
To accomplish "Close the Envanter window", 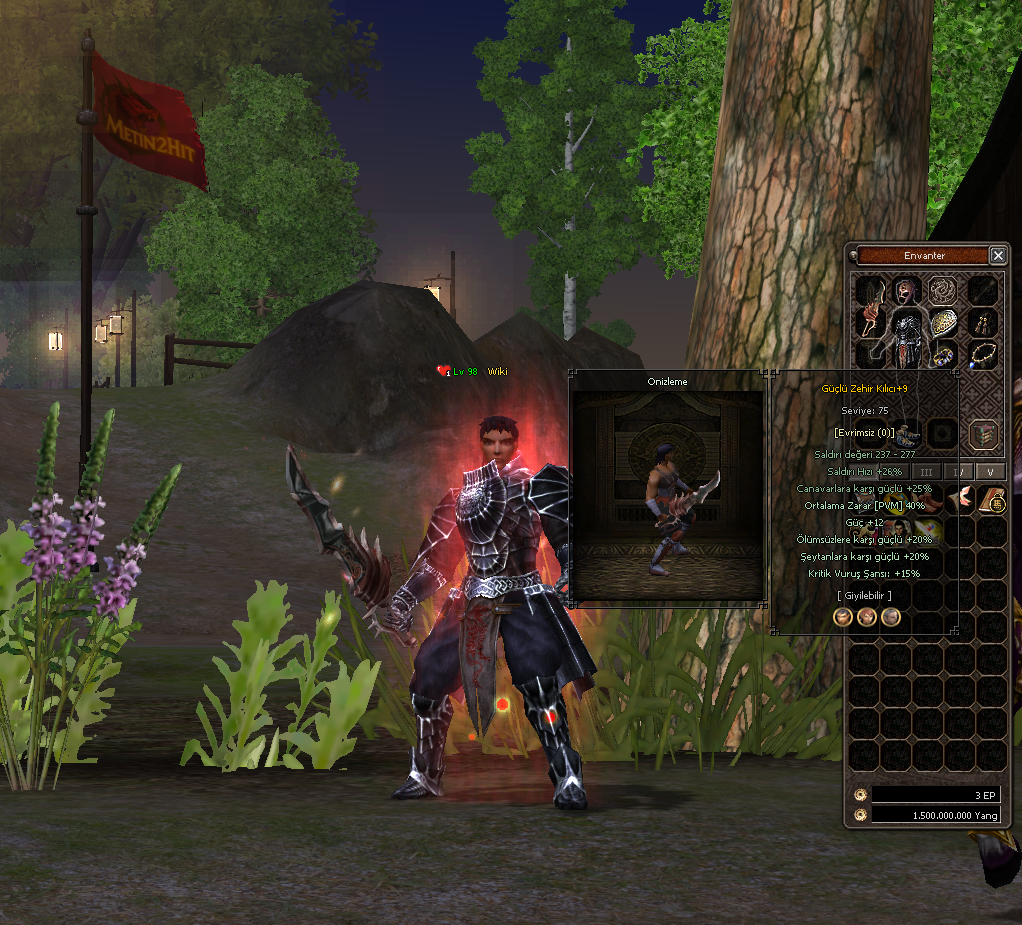I will pos(997,256).
